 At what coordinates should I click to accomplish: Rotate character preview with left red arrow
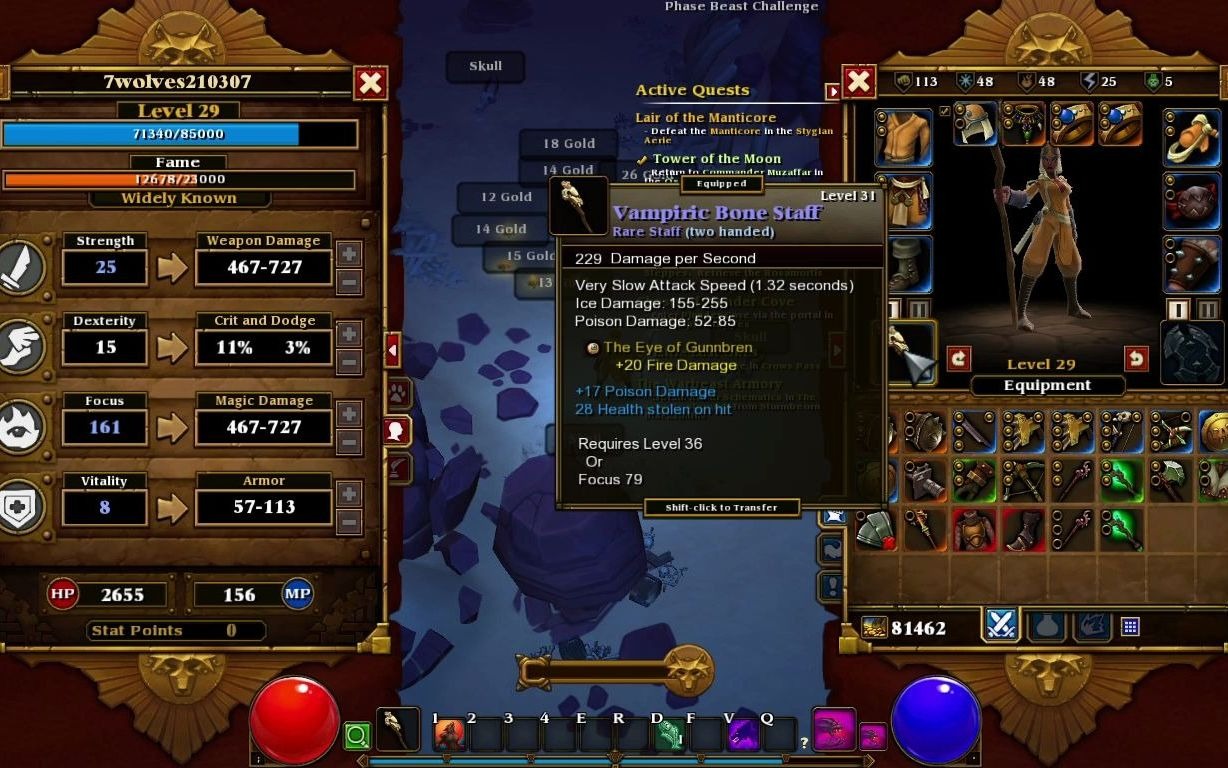(x=959, y=358)
